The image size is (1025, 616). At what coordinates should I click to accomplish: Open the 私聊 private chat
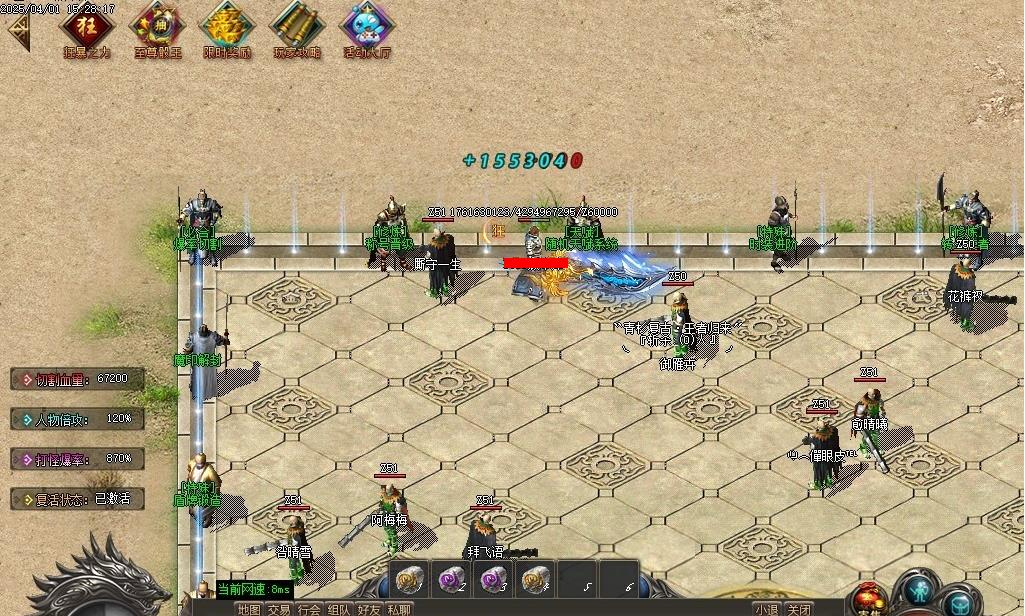(399, 609)
